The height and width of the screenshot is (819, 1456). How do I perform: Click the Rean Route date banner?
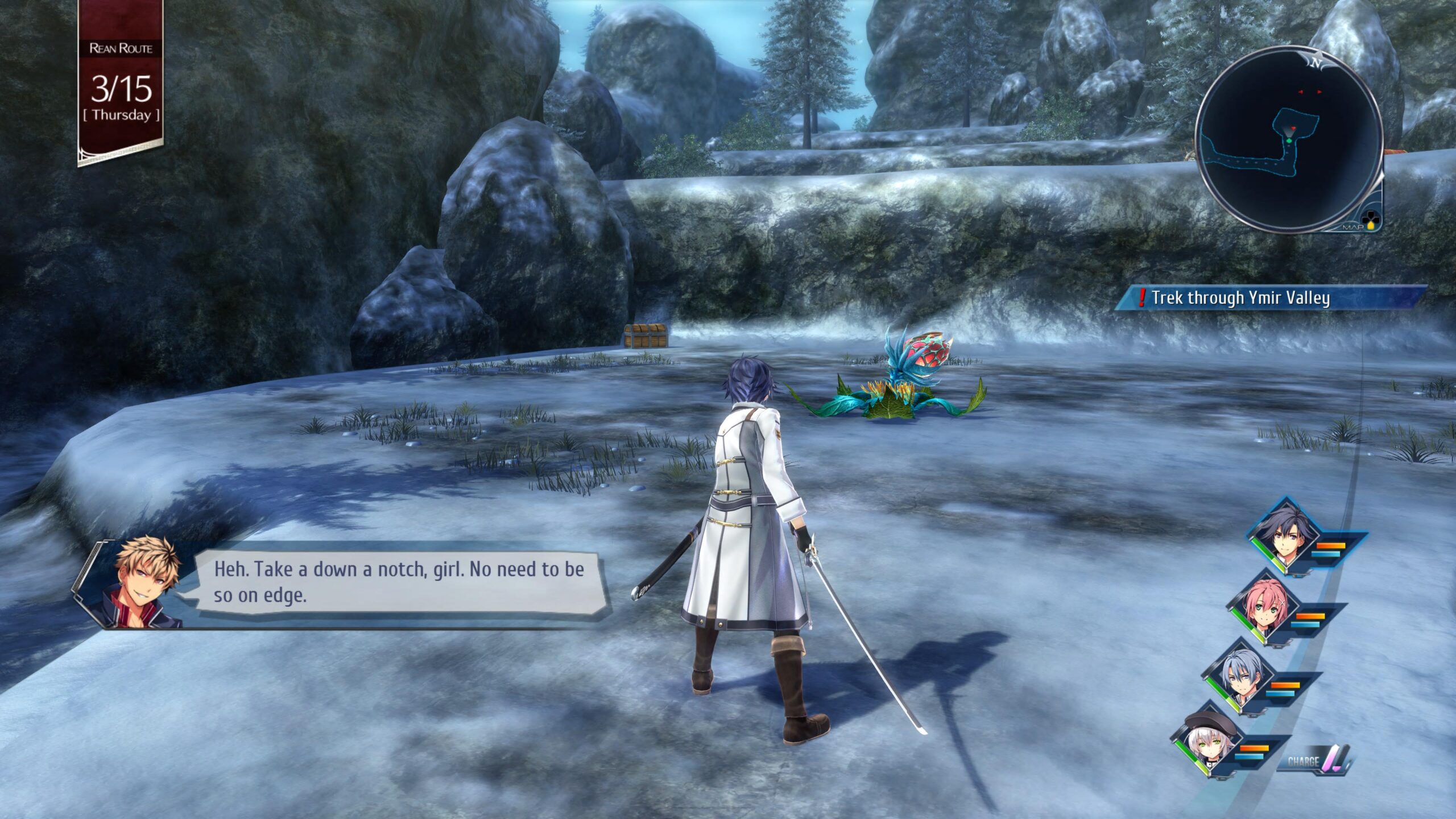(121, 82)
